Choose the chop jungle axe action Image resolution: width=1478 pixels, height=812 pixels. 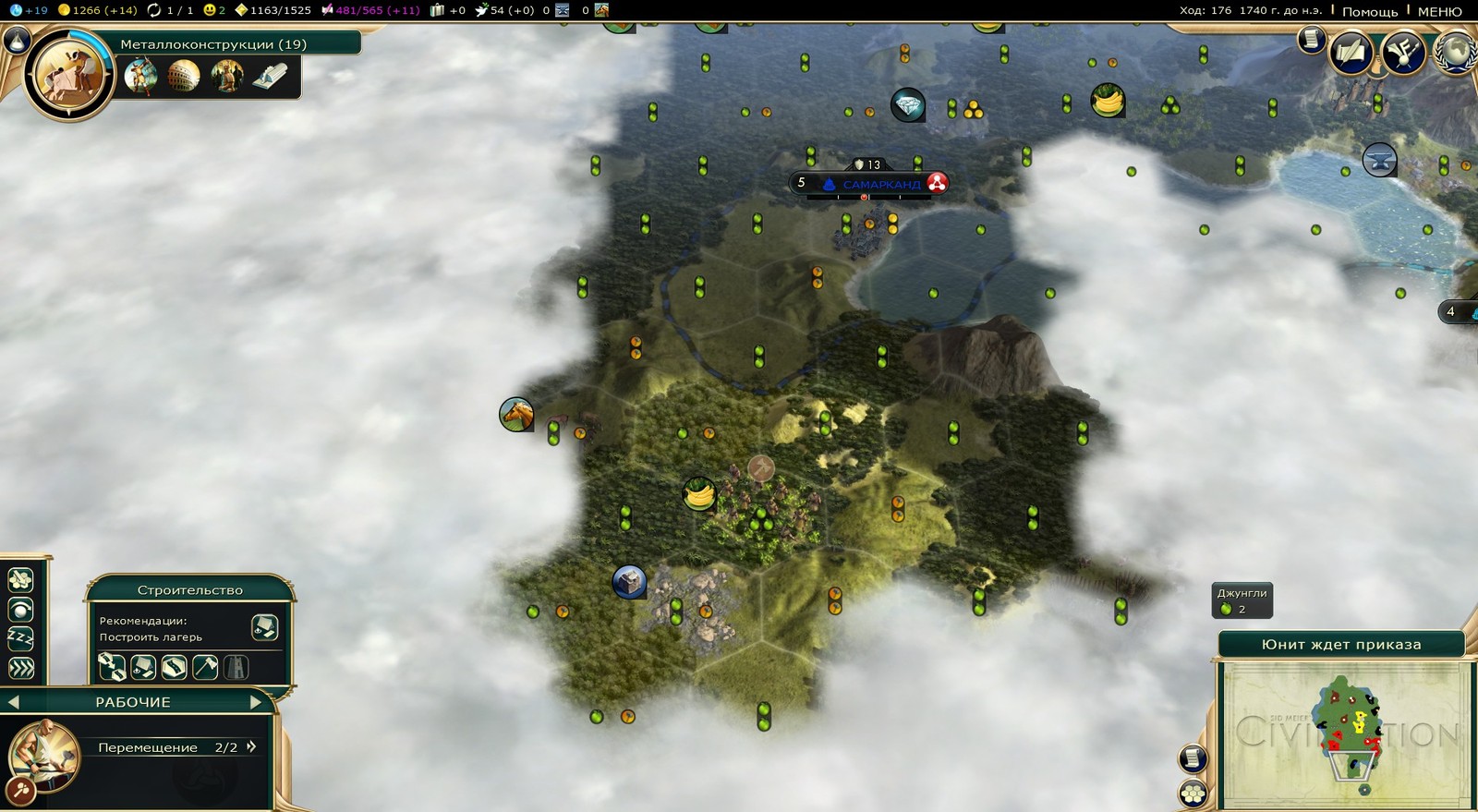[x=205, y=667]
